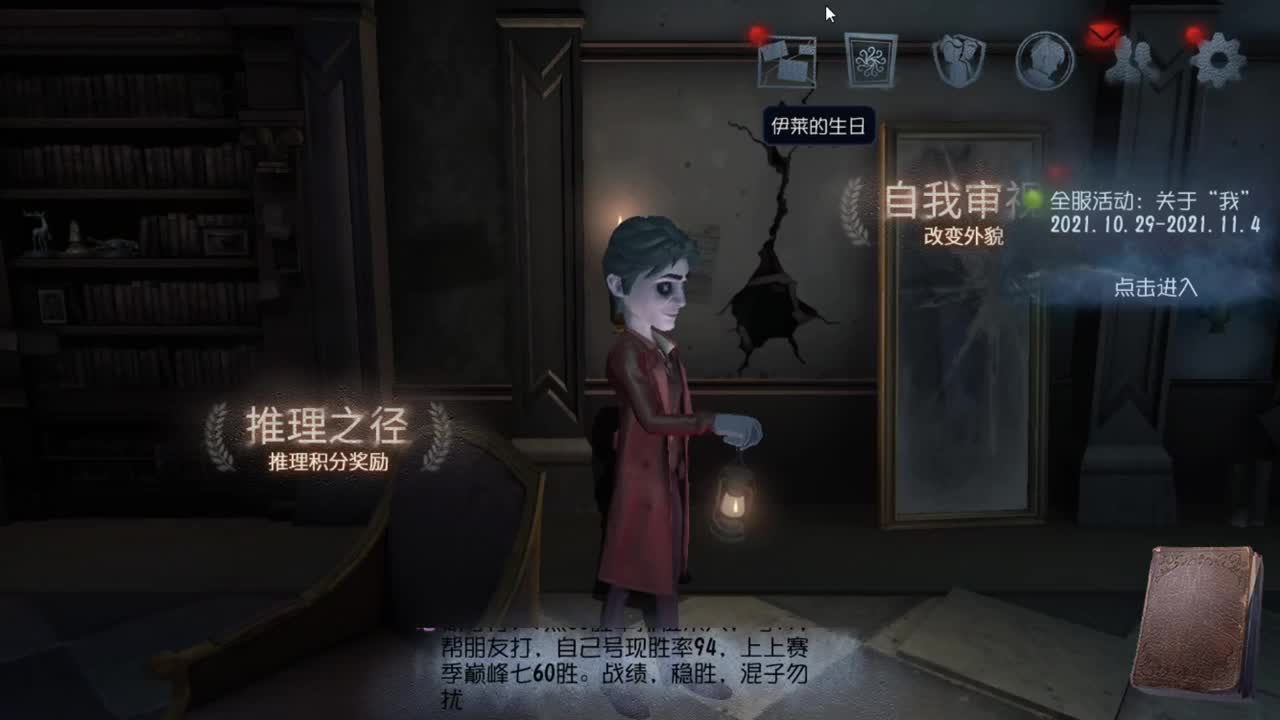Open the portrait medallion icon
Screen dimensions: 1280x720
(x=1044, y=62)
